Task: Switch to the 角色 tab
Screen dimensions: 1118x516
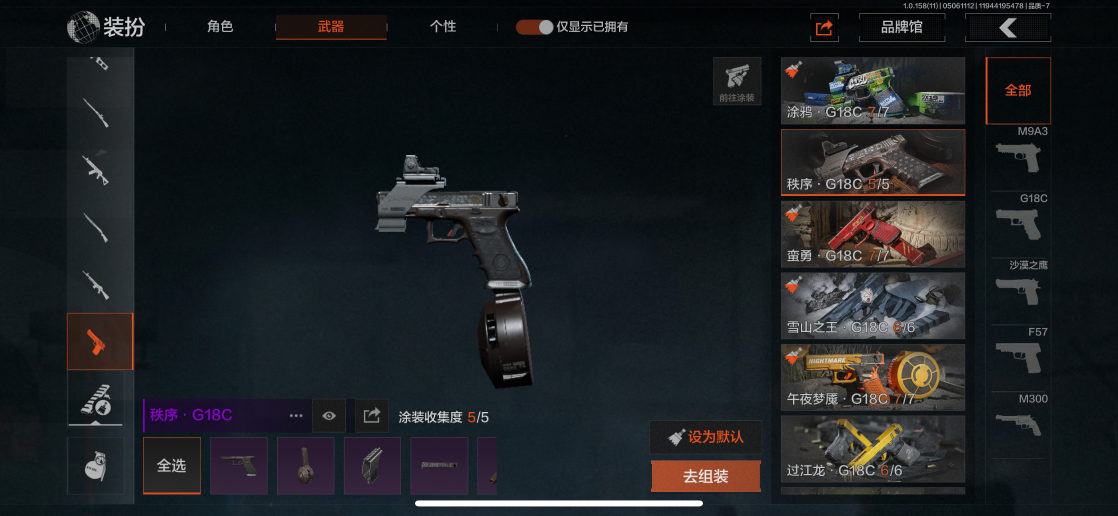Action: click(220, 27)
